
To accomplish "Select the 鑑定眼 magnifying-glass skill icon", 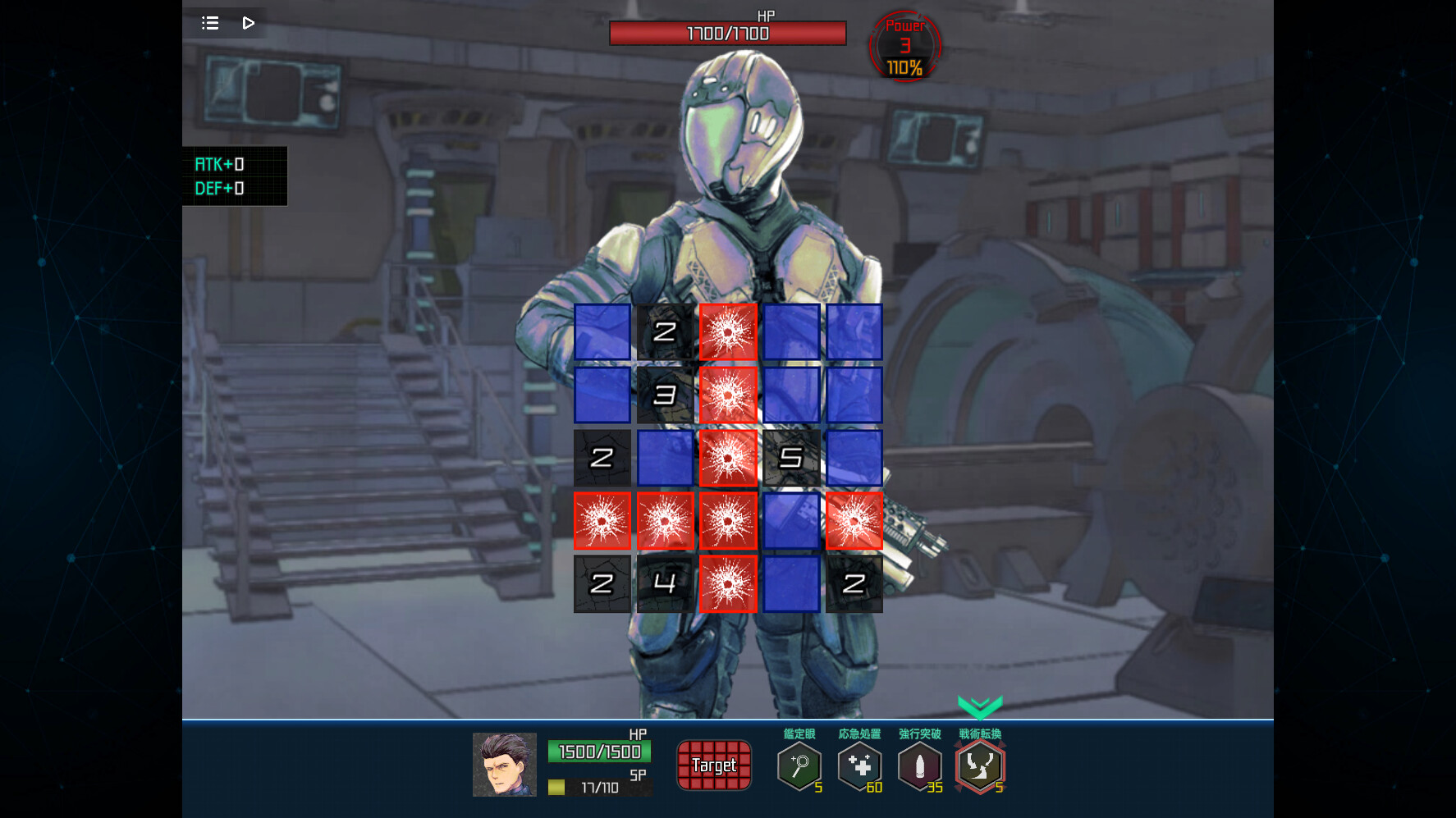I will point(799,766).
